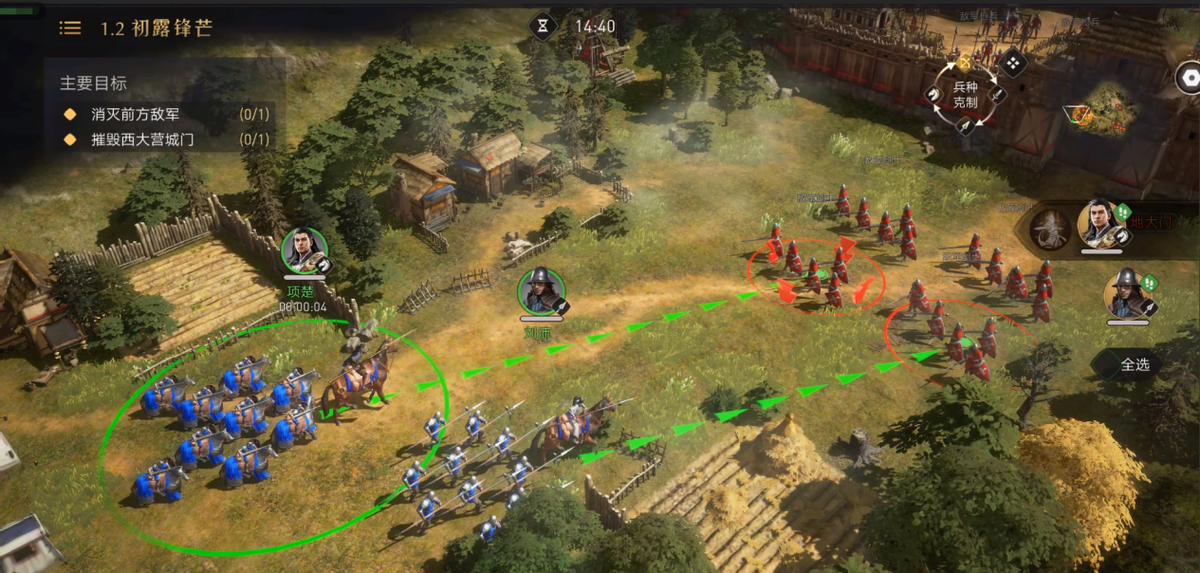1200x573 pixels.
Task: Click the golden bow icon on the counter wheel
Action: [x=965, y=63]
